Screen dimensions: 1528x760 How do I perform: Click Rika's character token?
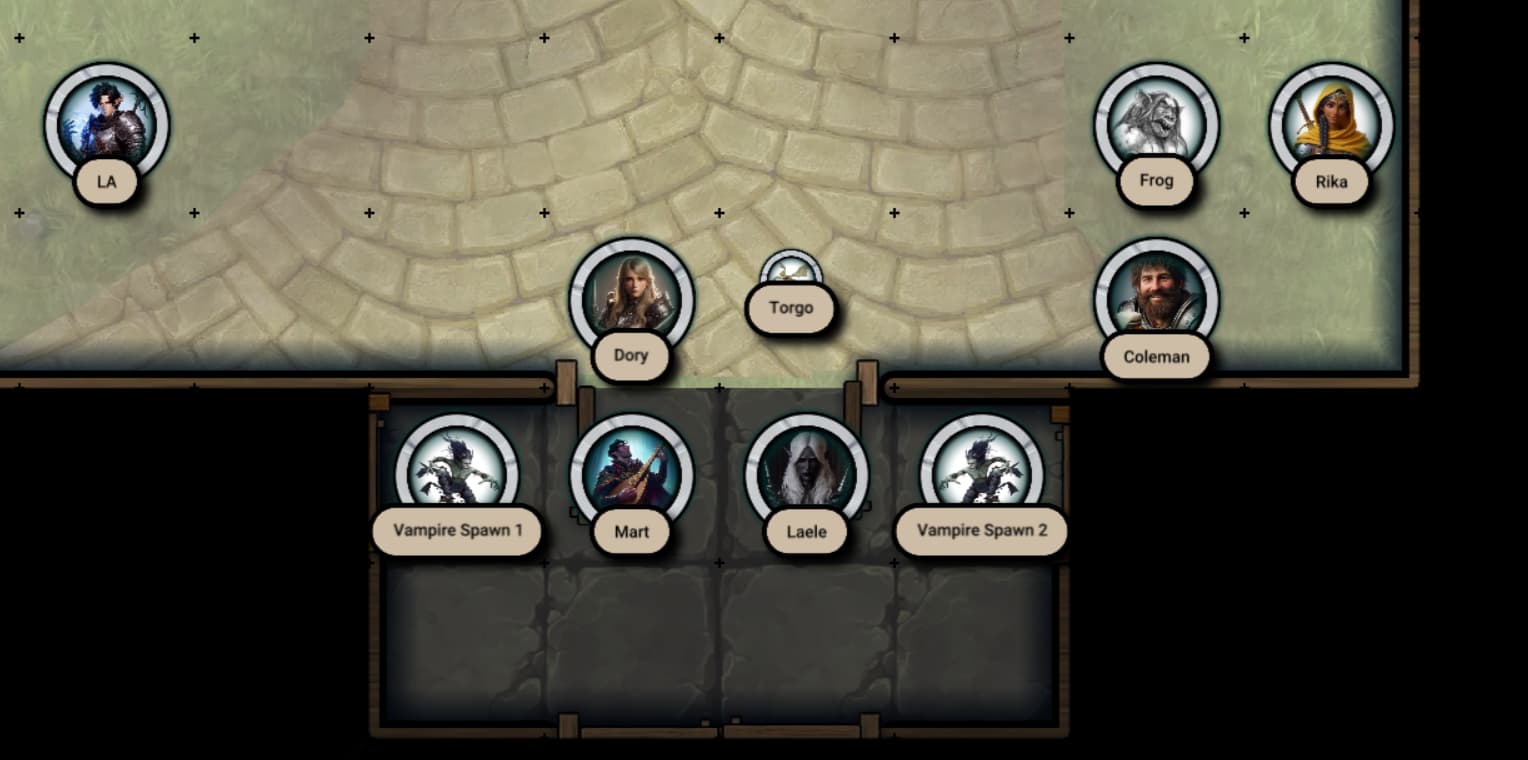[x=1331, y=124]
